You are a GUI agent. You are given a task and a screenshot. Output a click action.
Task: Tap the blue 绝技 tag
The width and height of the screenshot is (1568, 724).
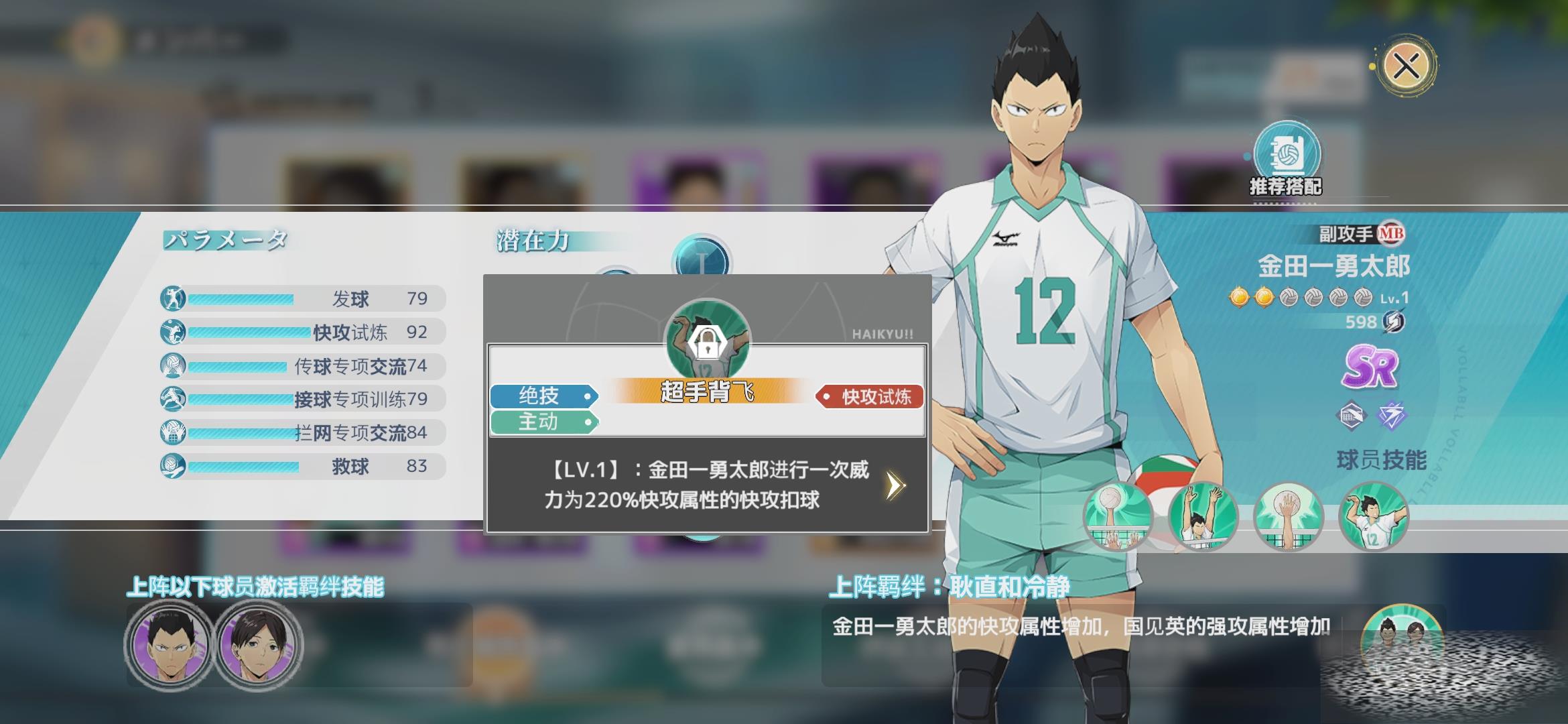(543, 396)
